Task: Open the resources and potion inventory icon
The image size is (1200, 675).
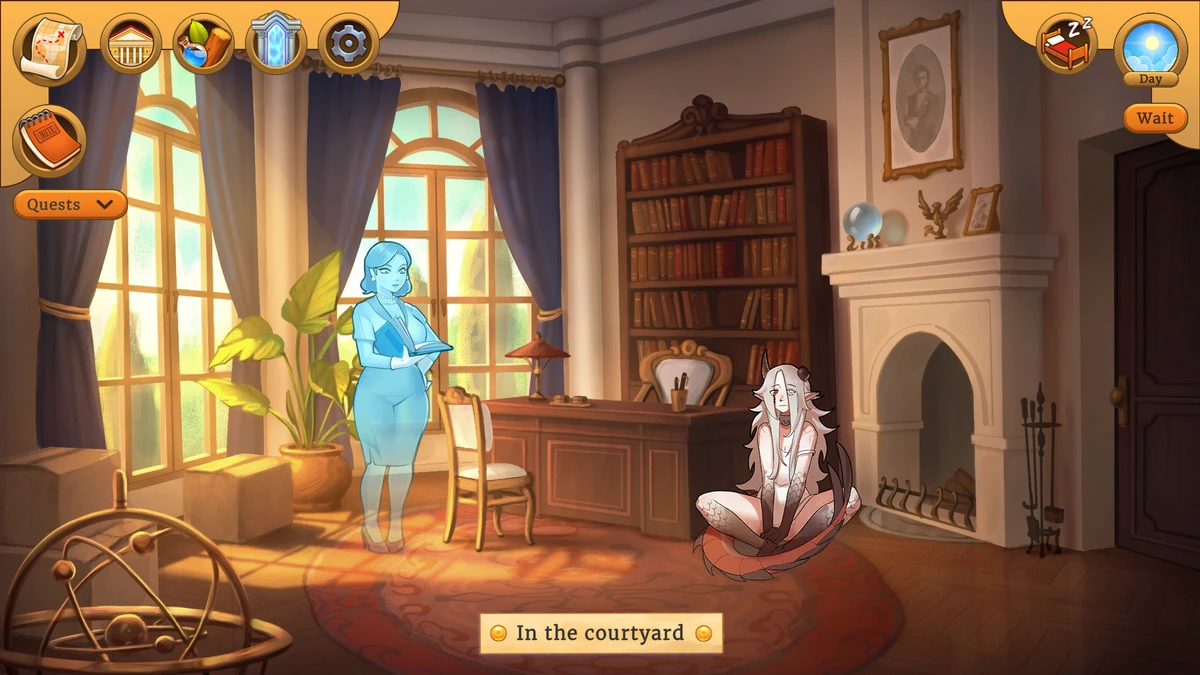Action: point(203,45)
